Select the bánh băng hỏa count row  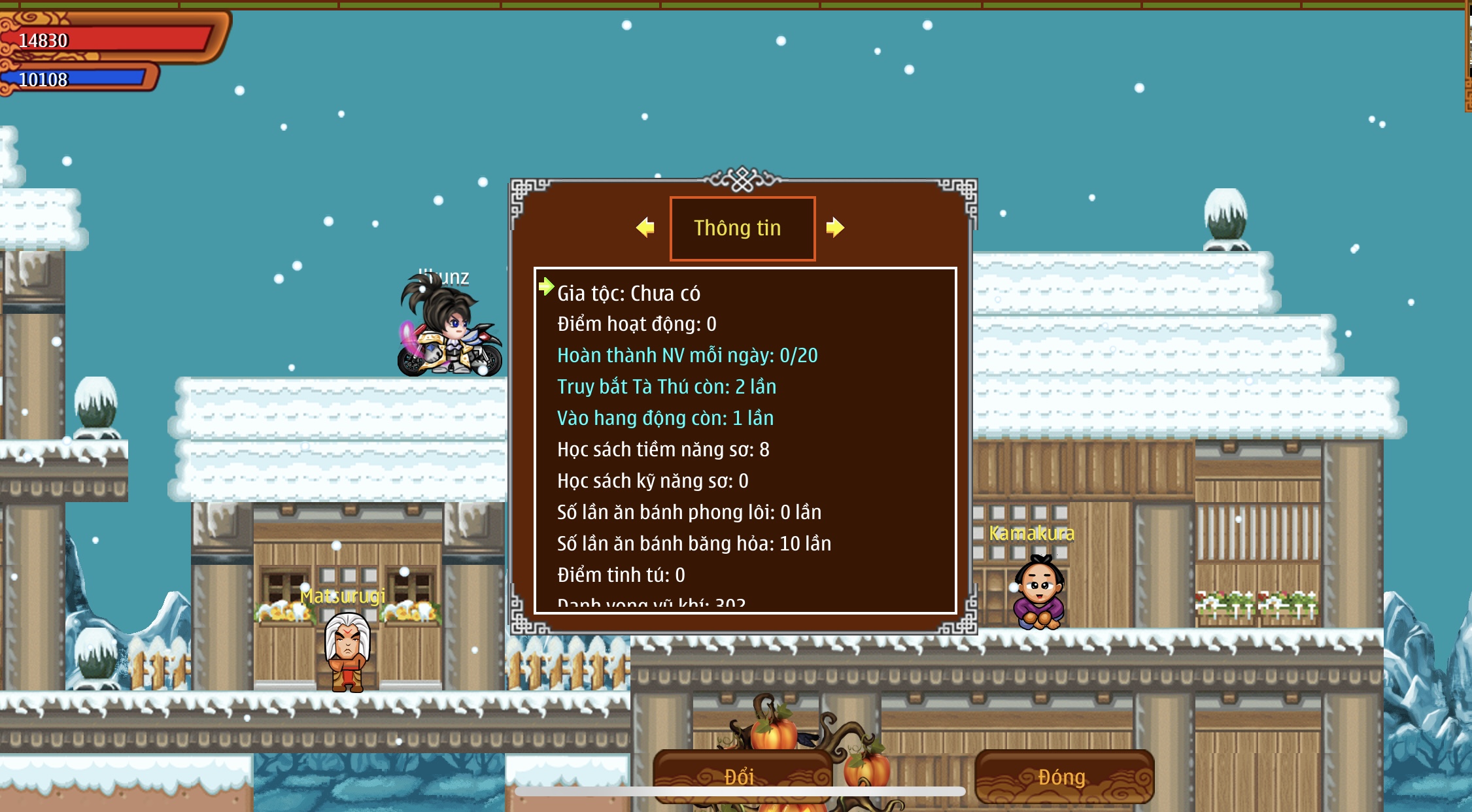(x=693, y=544)
